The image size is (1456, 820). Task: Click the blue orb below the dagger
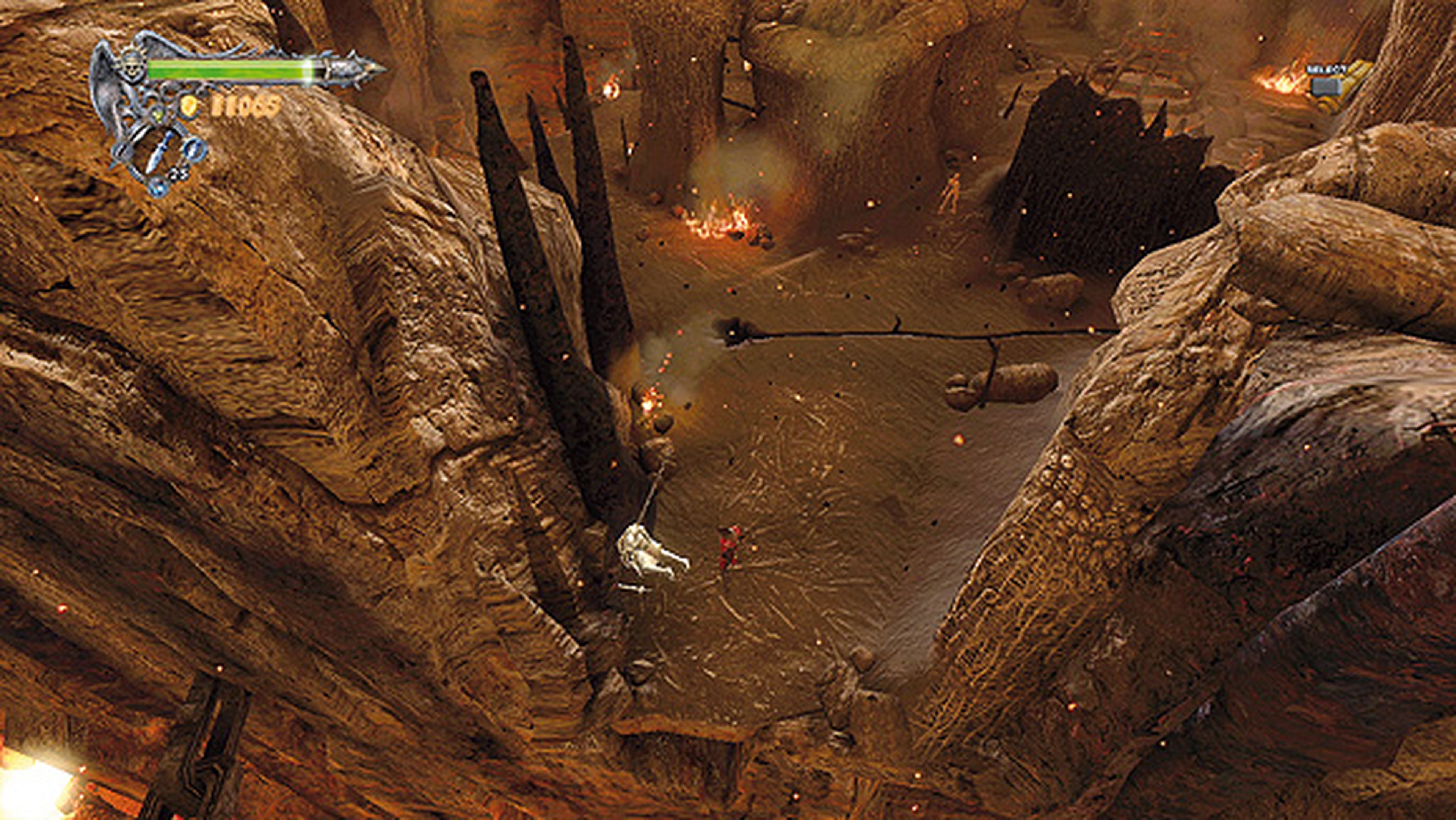(x=157, y=187)
